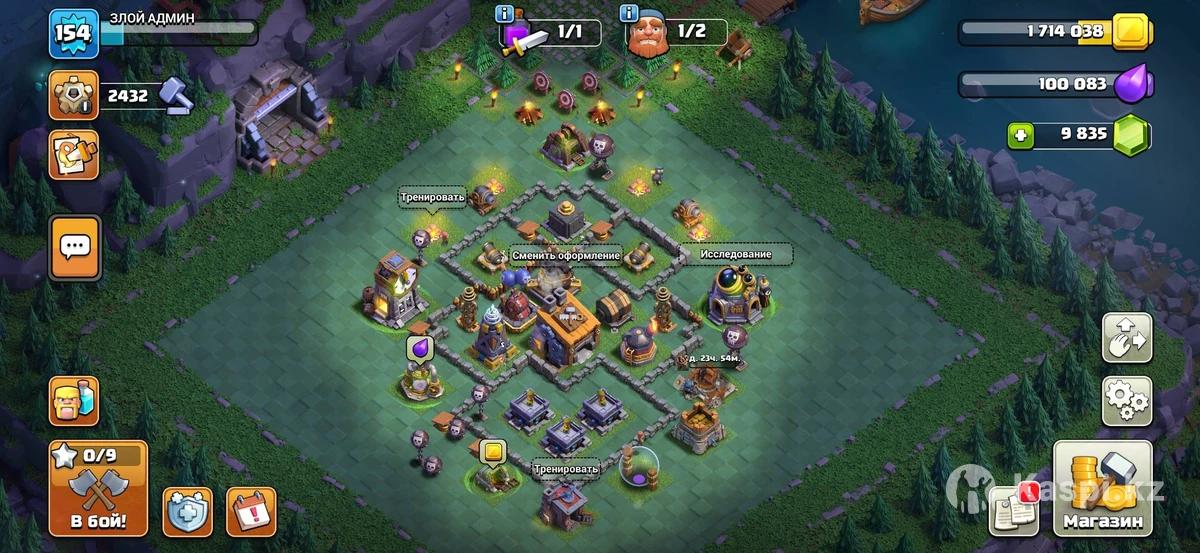Open the player profile level 154 badge
Screen dimensions: 1200x553
(73, 32)
